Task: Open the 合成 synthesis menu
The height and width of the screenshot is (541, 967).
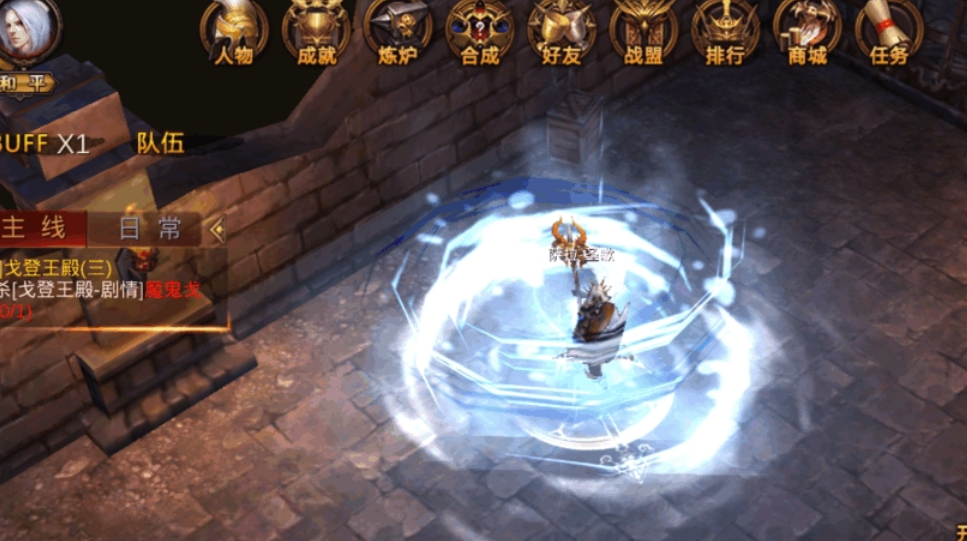Action: (480, 30)
